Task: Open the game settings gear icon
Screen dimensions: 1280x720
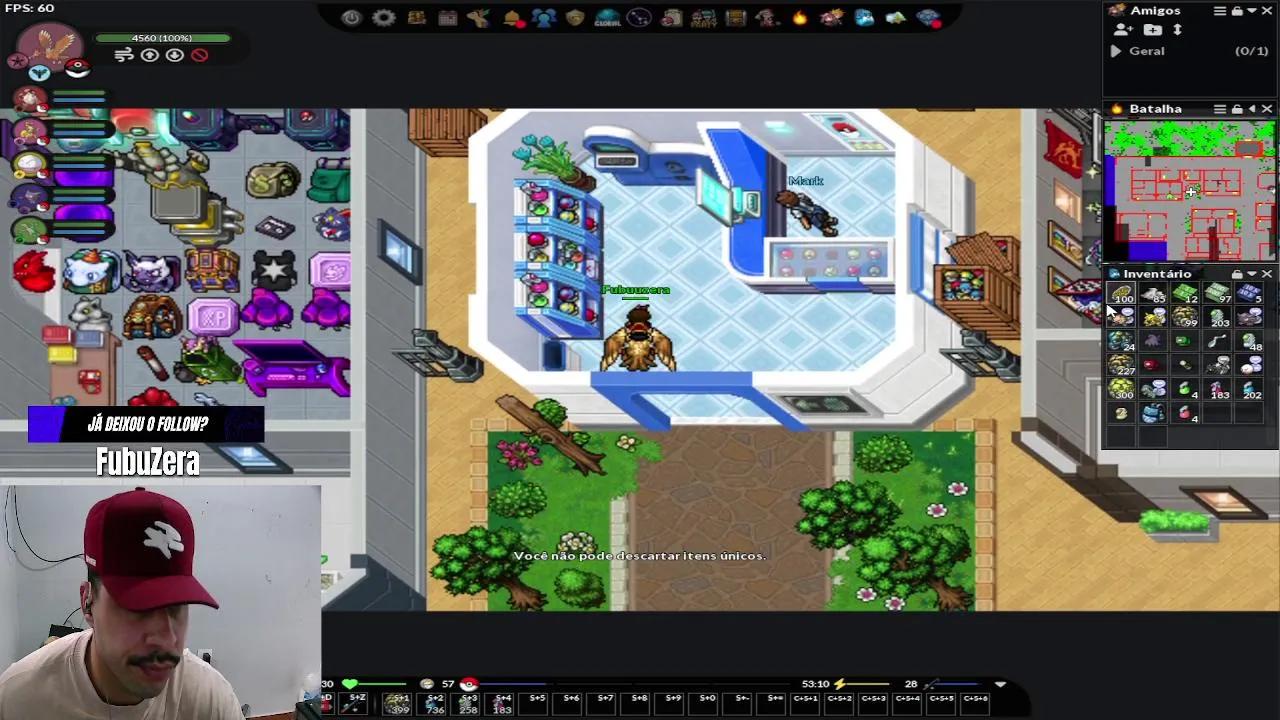Action: [x=382, y=17]
